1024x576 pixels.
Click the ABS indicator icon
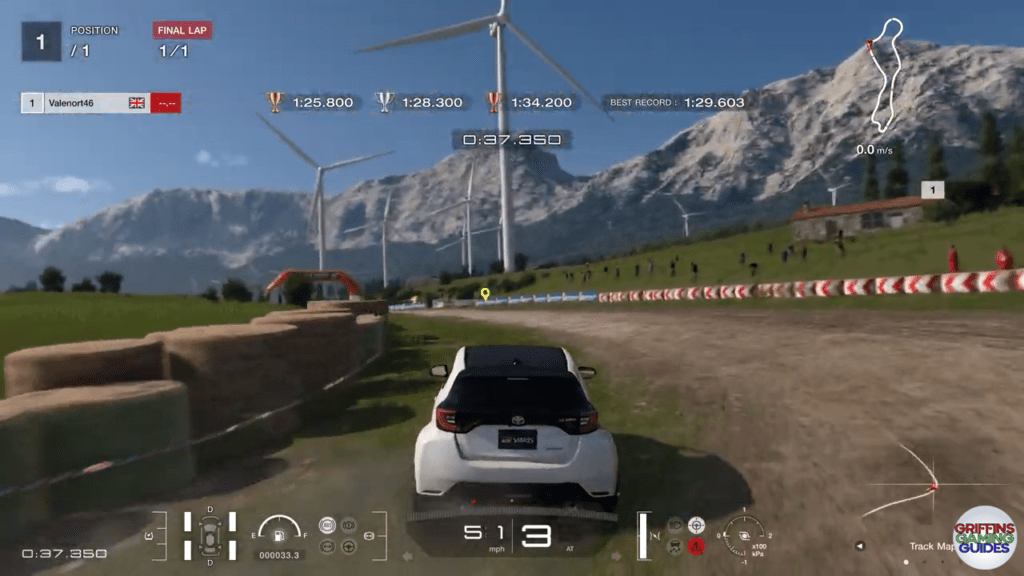326,525
